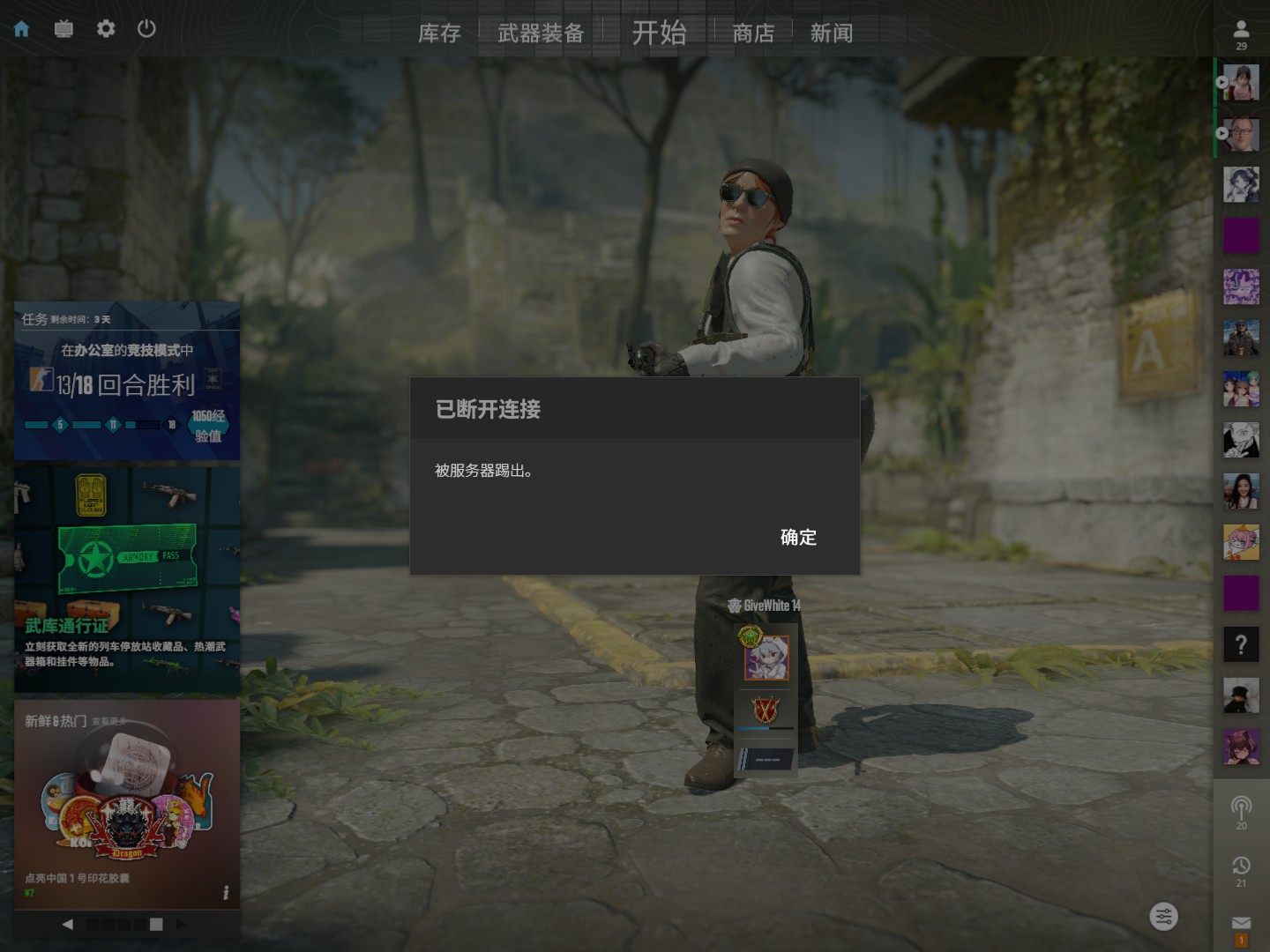This screenshot has height=952, width=1270.
Task: Go to previous featured item with left arrow
Action: [x=68, y=924]
